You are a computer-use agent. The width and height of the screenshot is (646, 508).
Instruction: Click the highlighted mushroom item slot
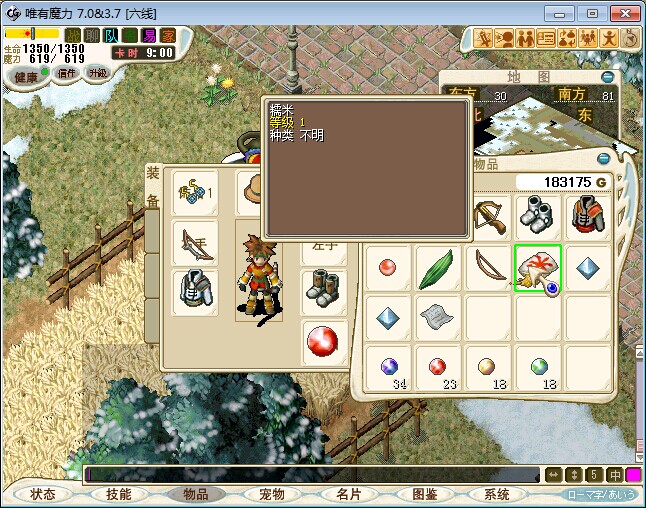click(538, 269)
